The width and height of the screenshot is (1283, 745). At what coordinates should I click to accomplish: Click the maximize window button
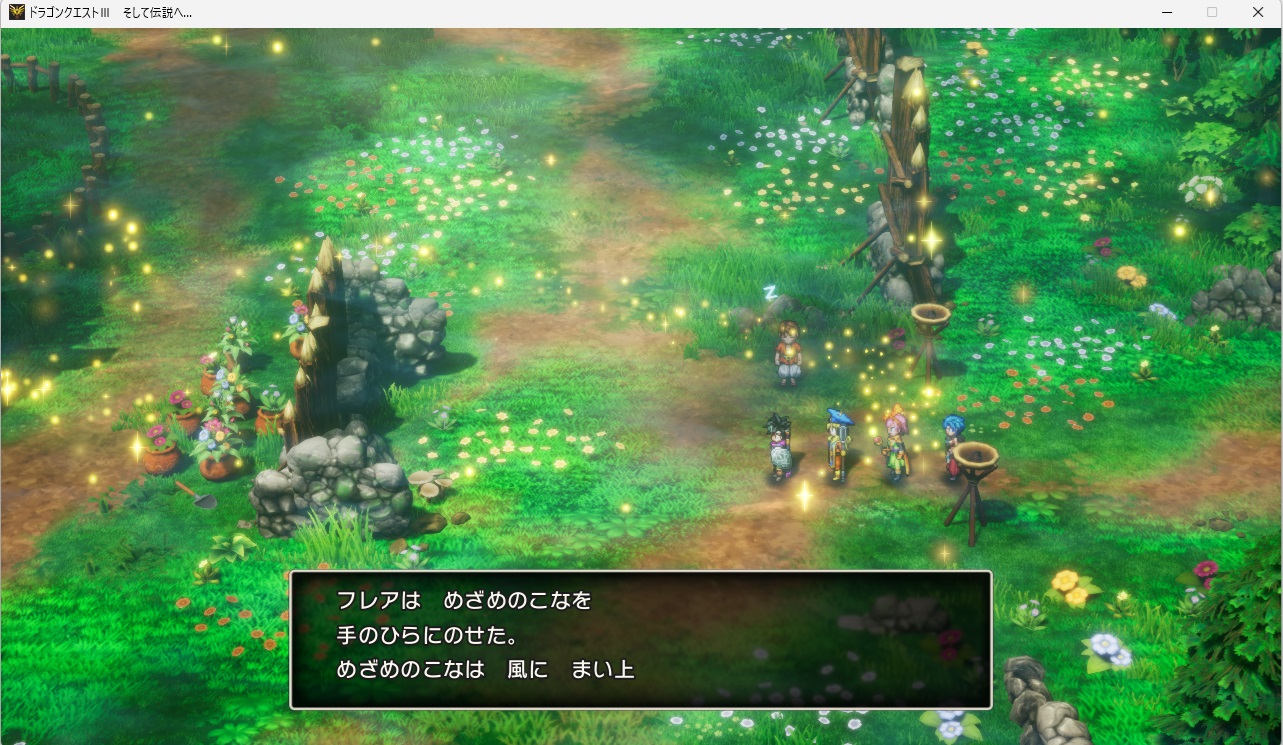click(x=1212, y=12)
